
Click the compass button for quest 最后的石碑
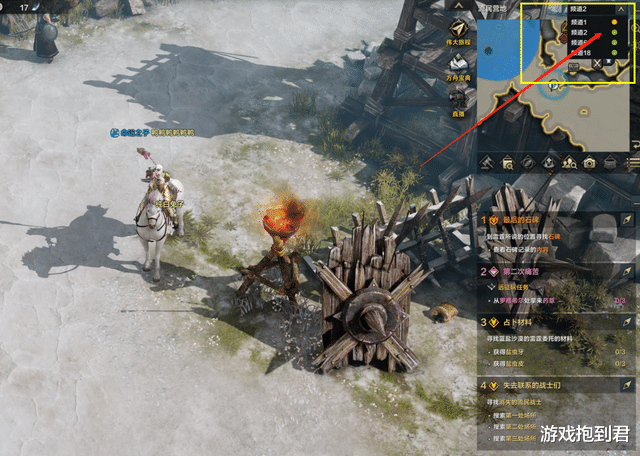(x=628, y=218)
